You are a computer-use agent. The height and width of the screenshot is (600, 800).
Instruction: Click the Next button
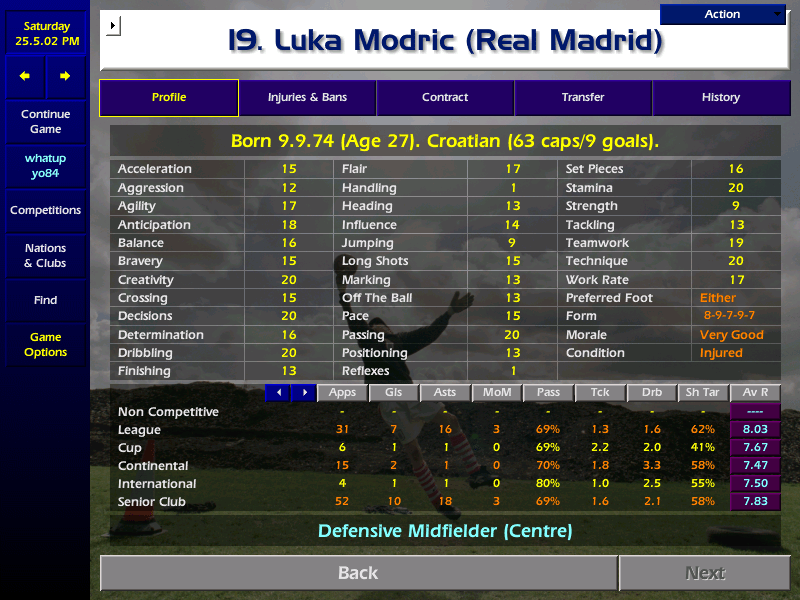(705, 573)
